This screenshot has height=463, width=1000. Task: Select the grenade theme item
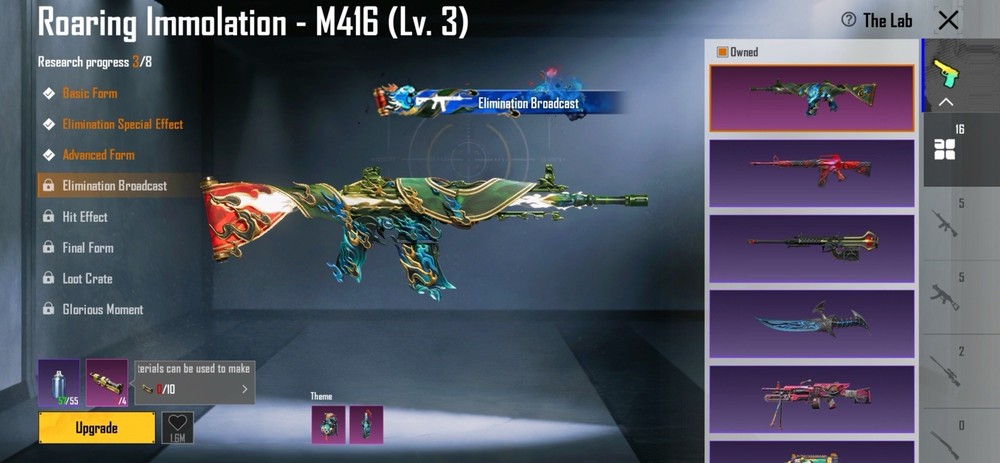(328, 424)
